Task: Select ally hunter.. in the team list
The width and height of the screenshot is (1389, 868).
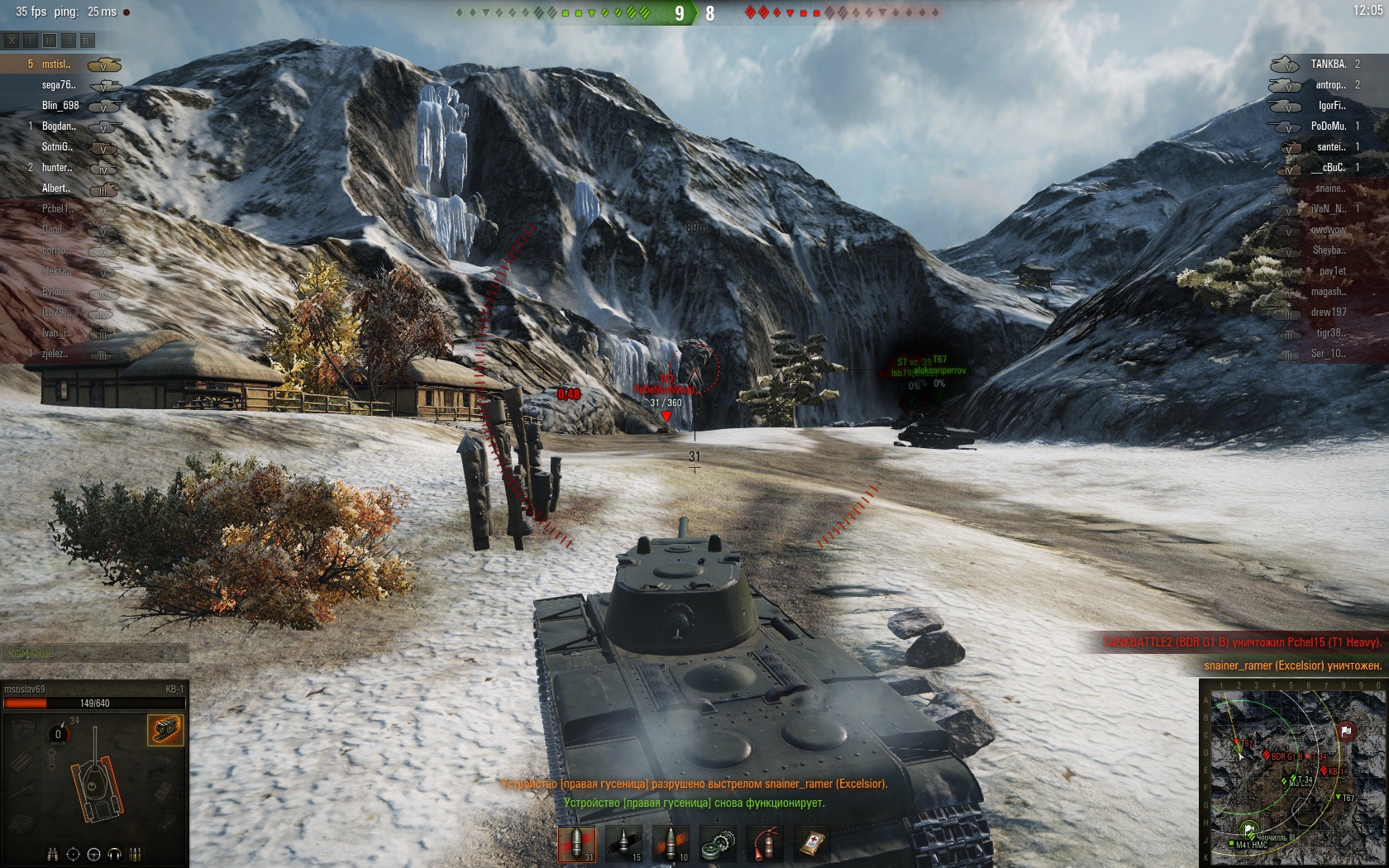Action: pos(57,168)
